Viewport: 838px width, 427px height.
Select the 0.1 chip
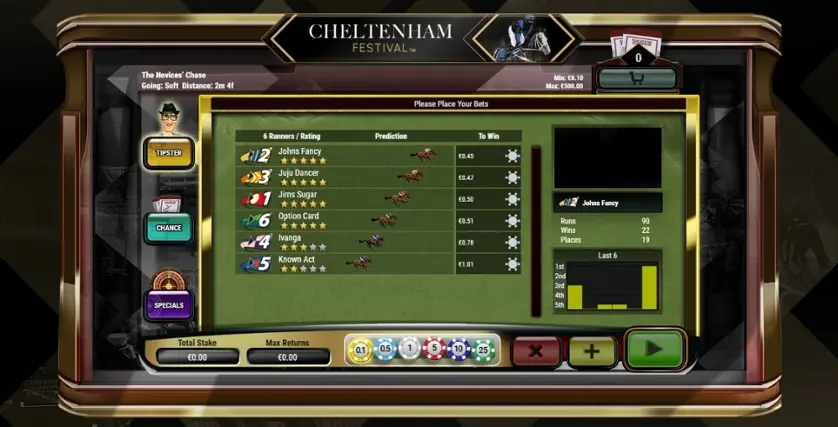coord(360,349)
